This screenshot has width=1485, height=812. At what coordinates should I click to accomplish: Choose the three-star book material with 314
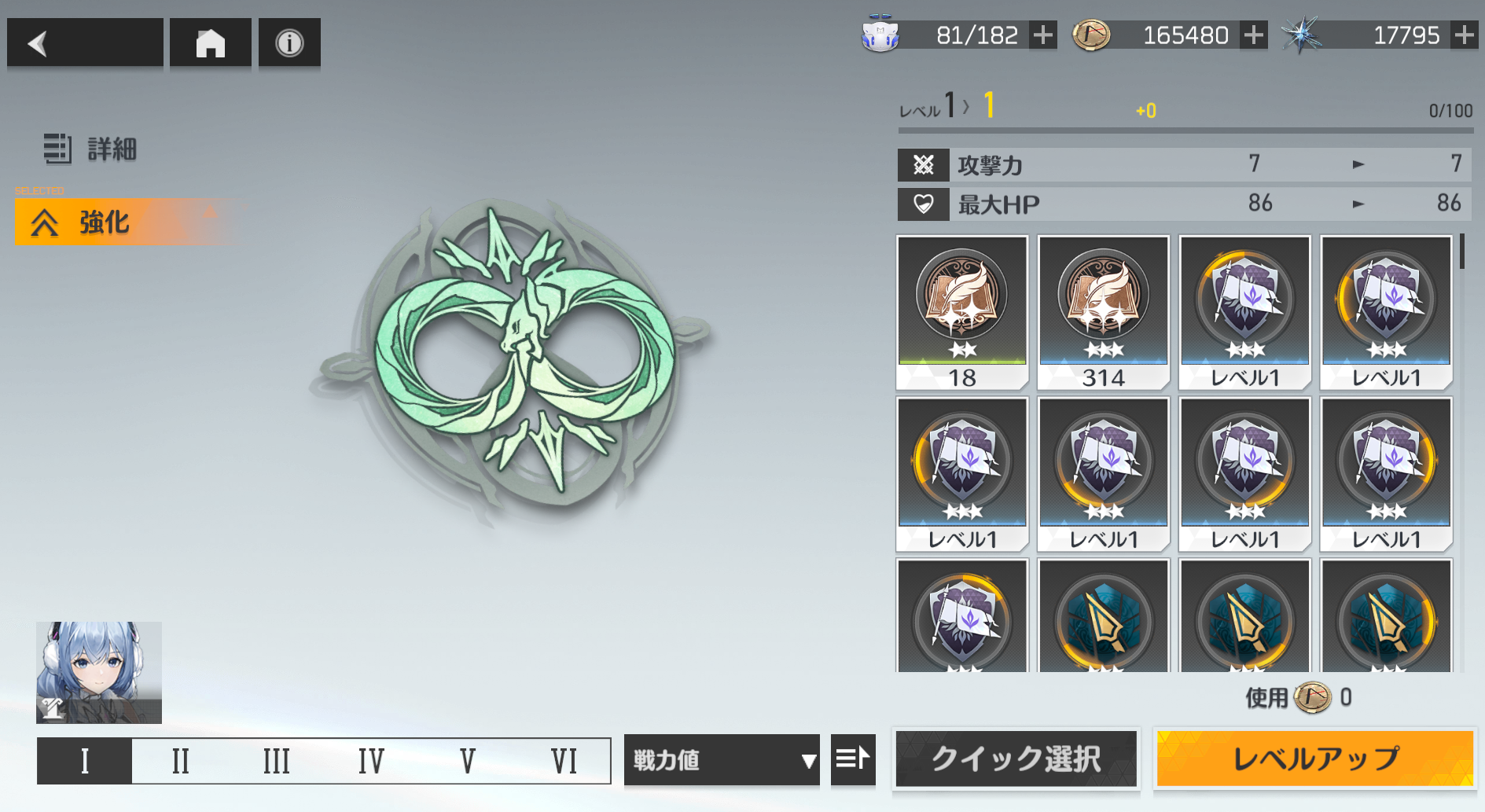point(1103,312)
